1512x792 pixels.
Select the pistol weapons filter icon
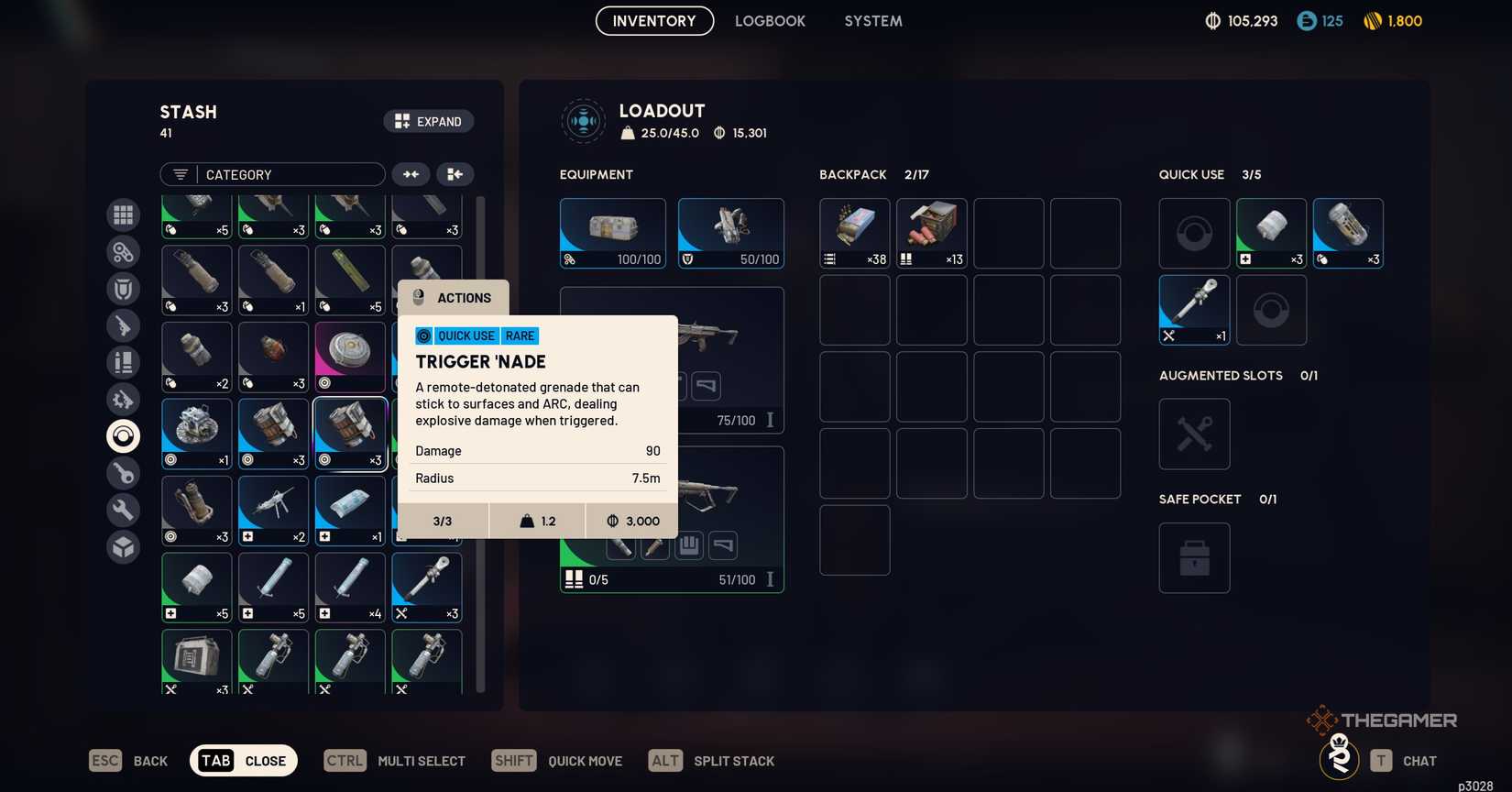point(123,325)
